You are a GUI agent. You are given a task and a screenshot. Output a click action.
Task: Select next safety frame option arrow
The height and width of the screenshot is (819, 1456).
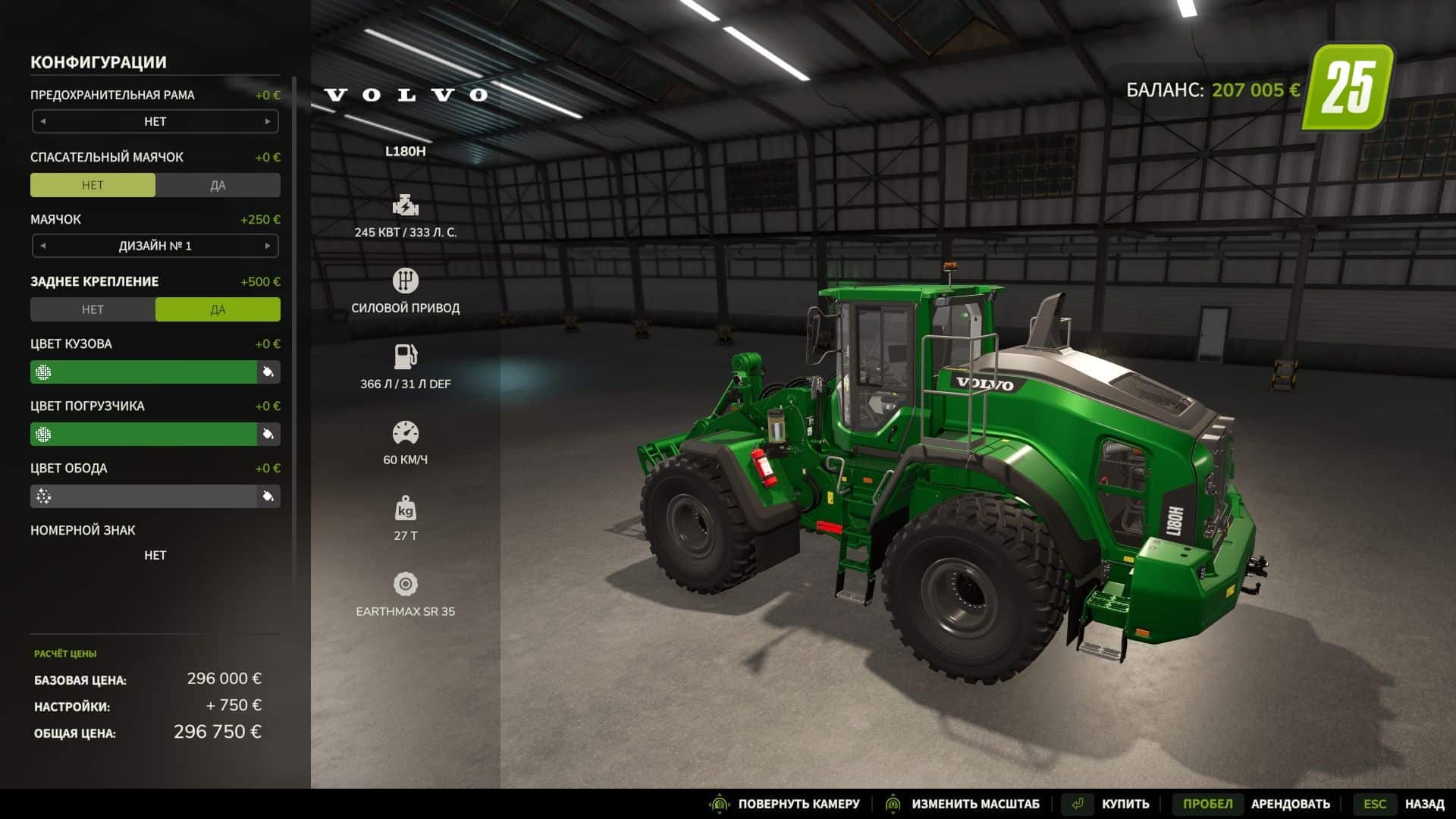[267, 121]
